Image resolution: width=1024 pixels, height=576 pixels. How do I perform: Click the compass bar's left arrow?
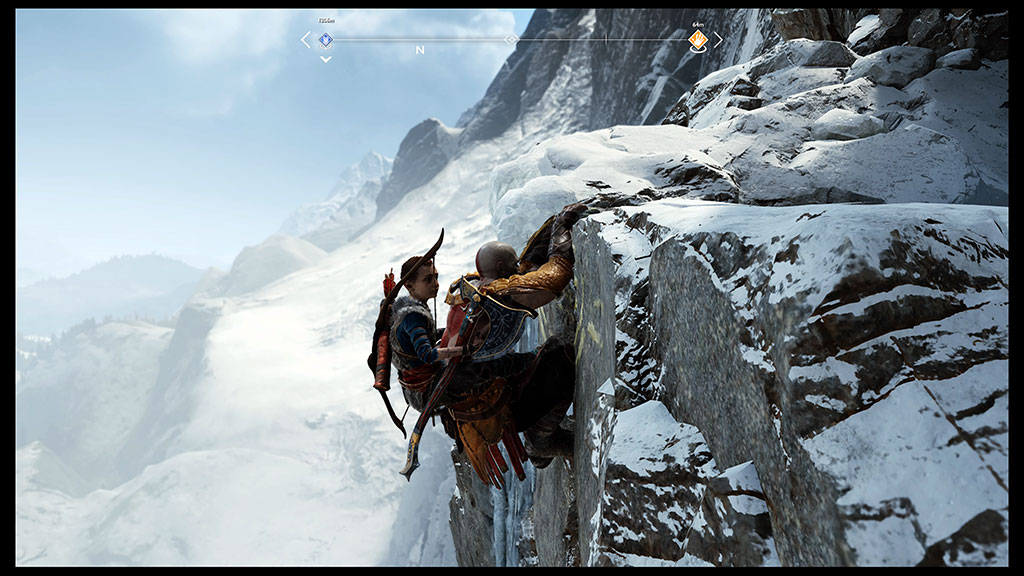306,40
